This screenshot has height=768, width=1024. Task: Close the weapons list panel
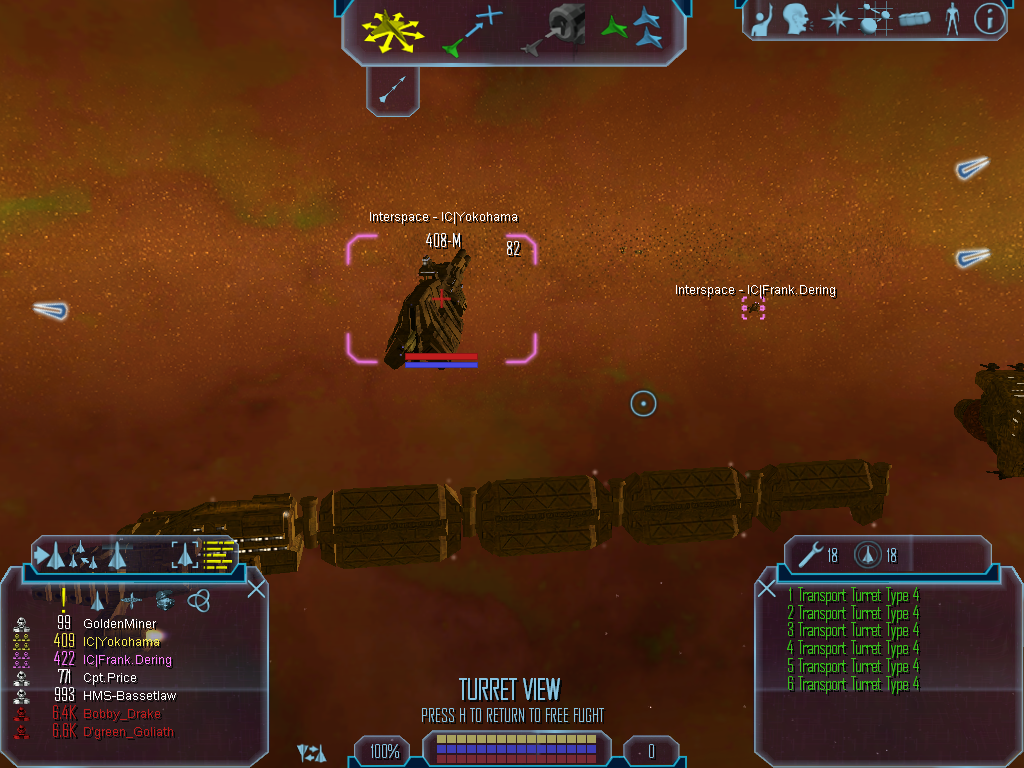767,588
